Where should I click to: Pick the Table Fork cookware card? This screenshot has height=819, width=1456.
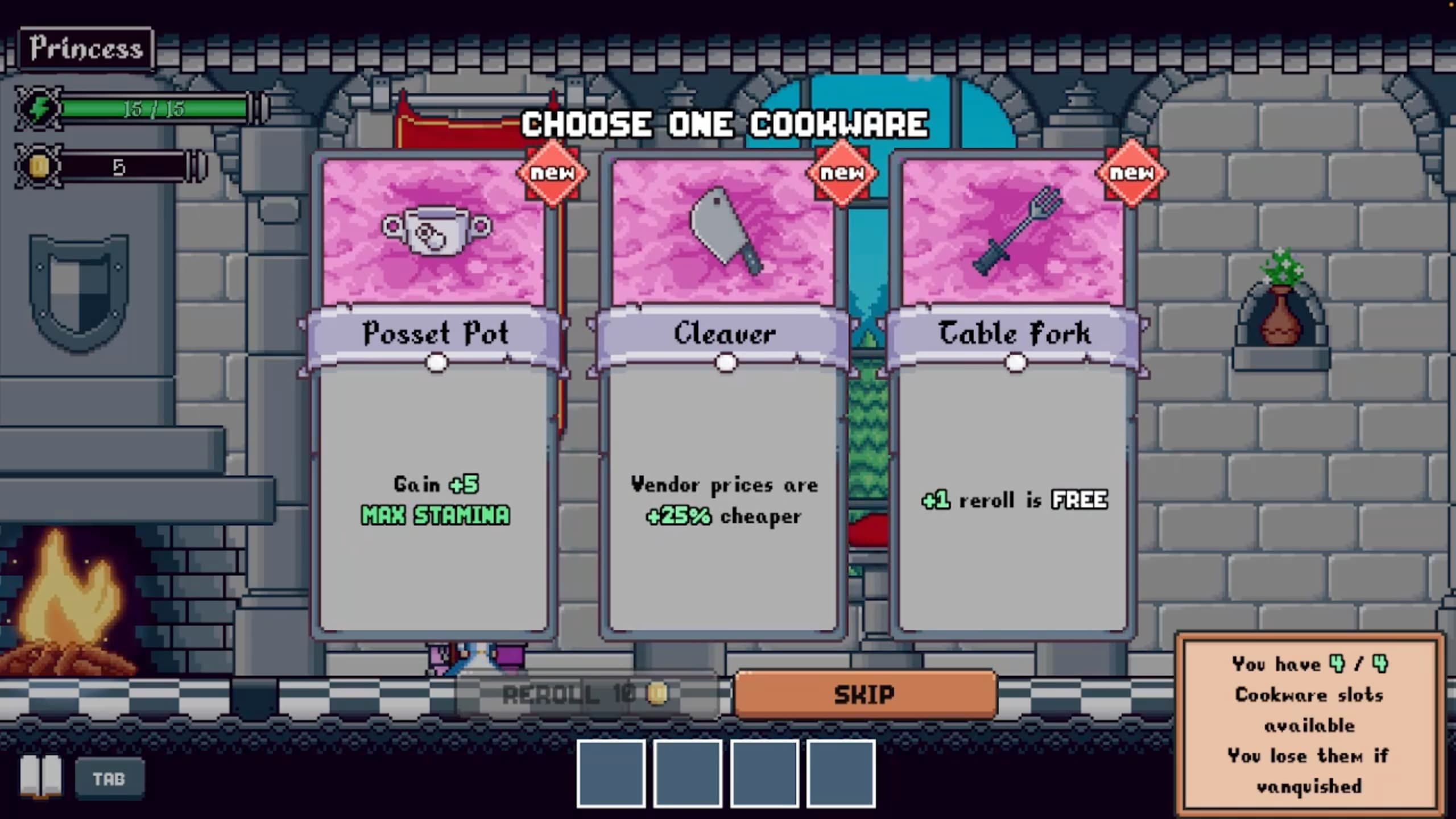click(x=1014, y=398)
